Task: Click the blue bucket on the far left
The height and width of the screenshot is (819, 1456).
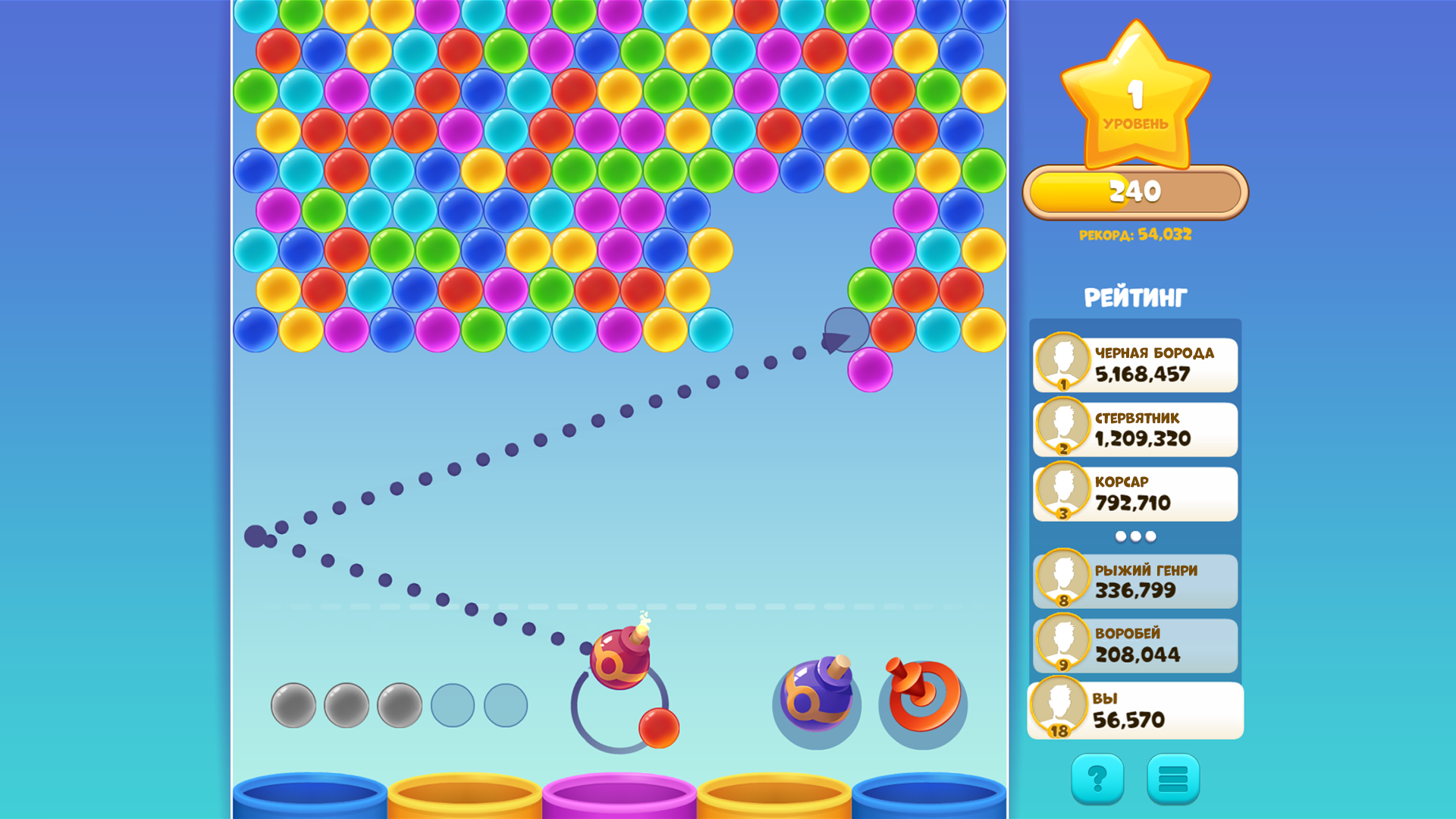Action: point(309,796)
